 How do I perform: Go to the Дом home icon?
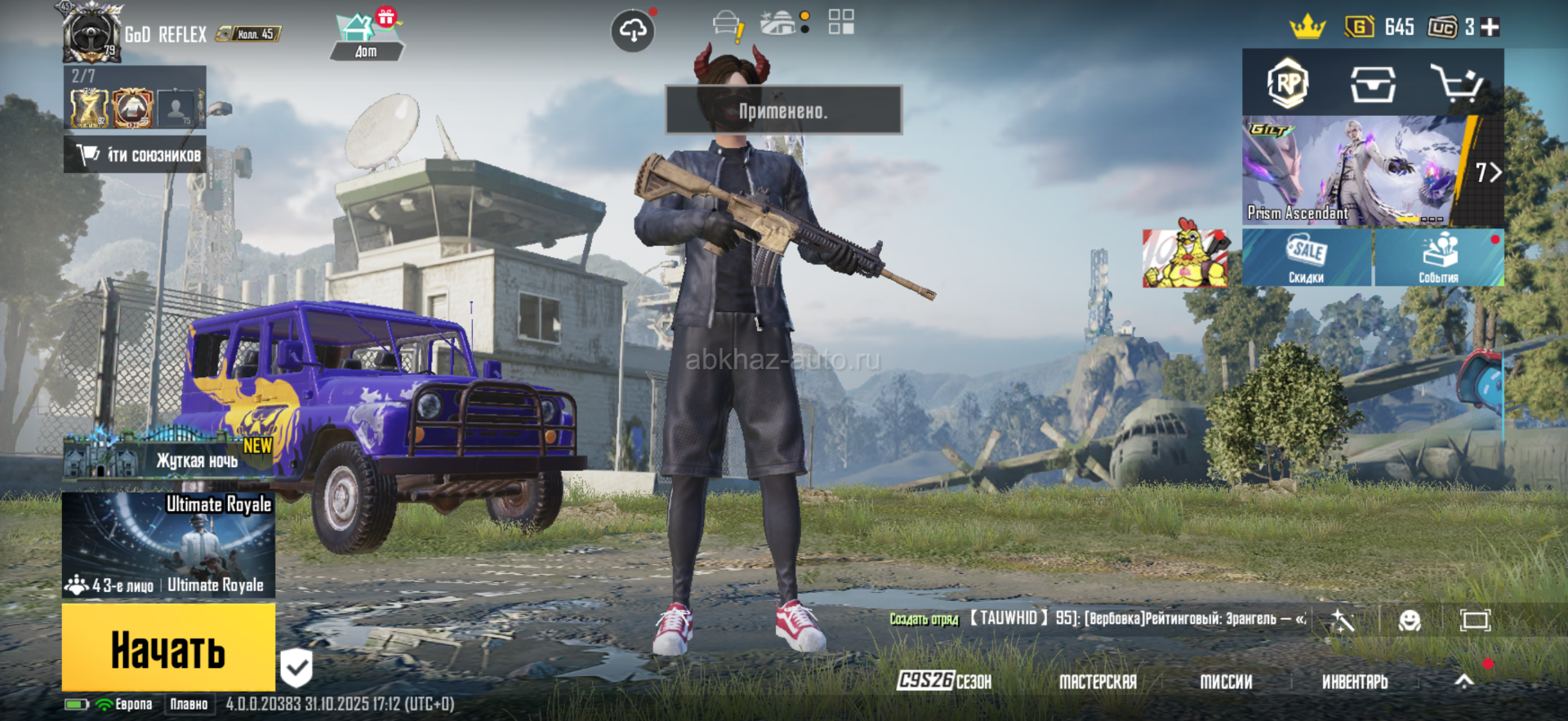point(365,37)
